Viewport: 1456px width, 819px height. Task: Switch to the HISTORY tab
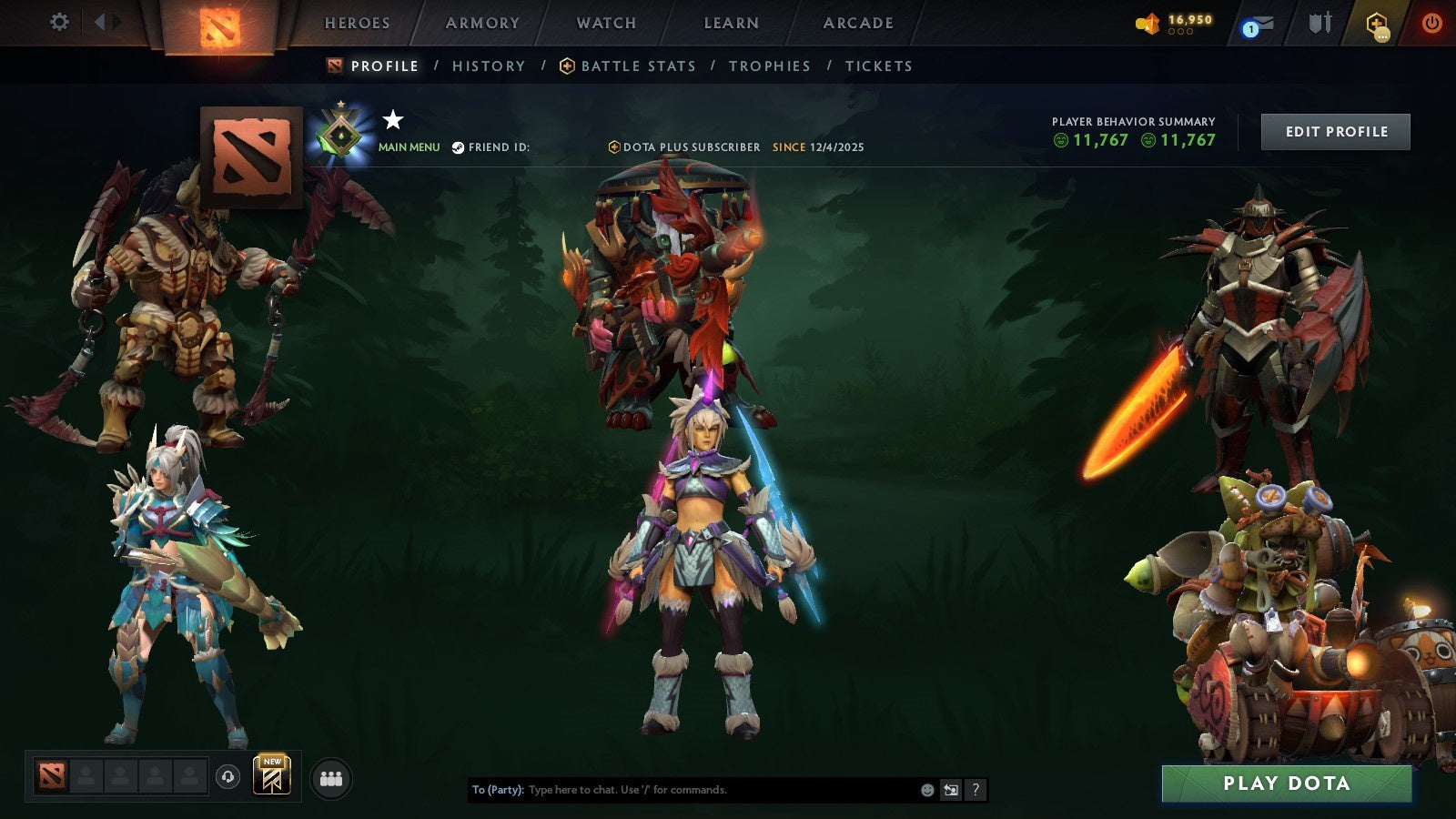pos(488,66)
